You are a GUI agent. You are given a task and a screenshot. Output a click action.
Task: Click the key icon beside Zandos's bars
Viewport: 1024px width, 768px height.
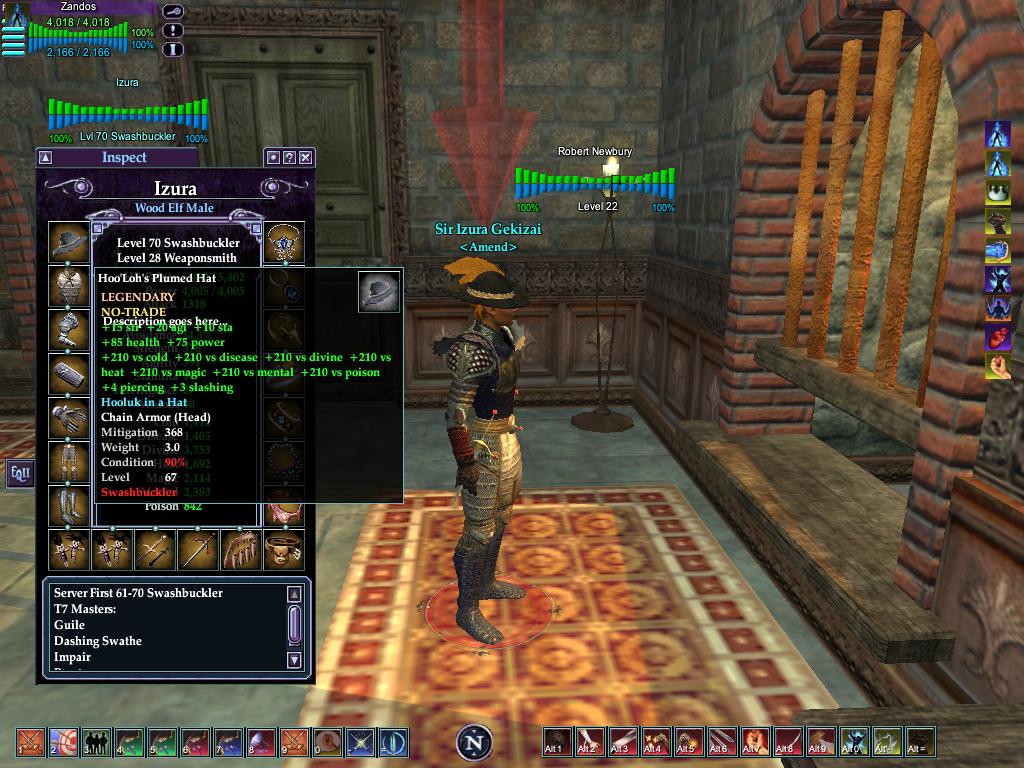[x=174, y=12]
